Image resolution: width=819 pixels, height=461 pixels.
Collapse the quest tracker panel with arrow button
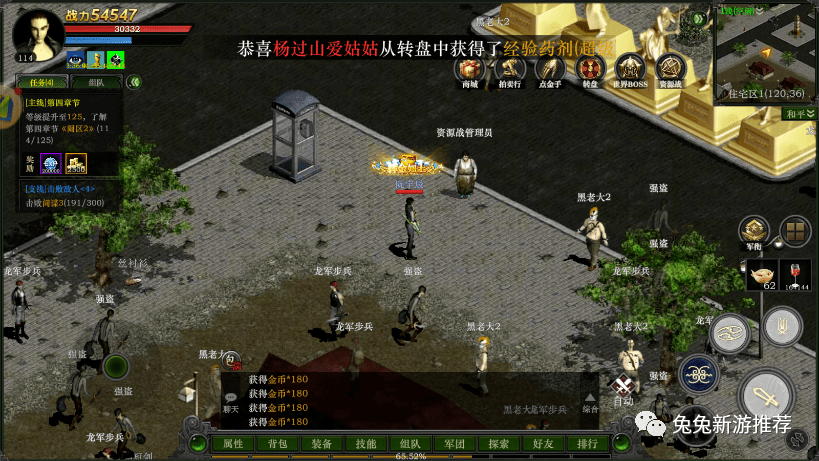[x=133, y=82]
